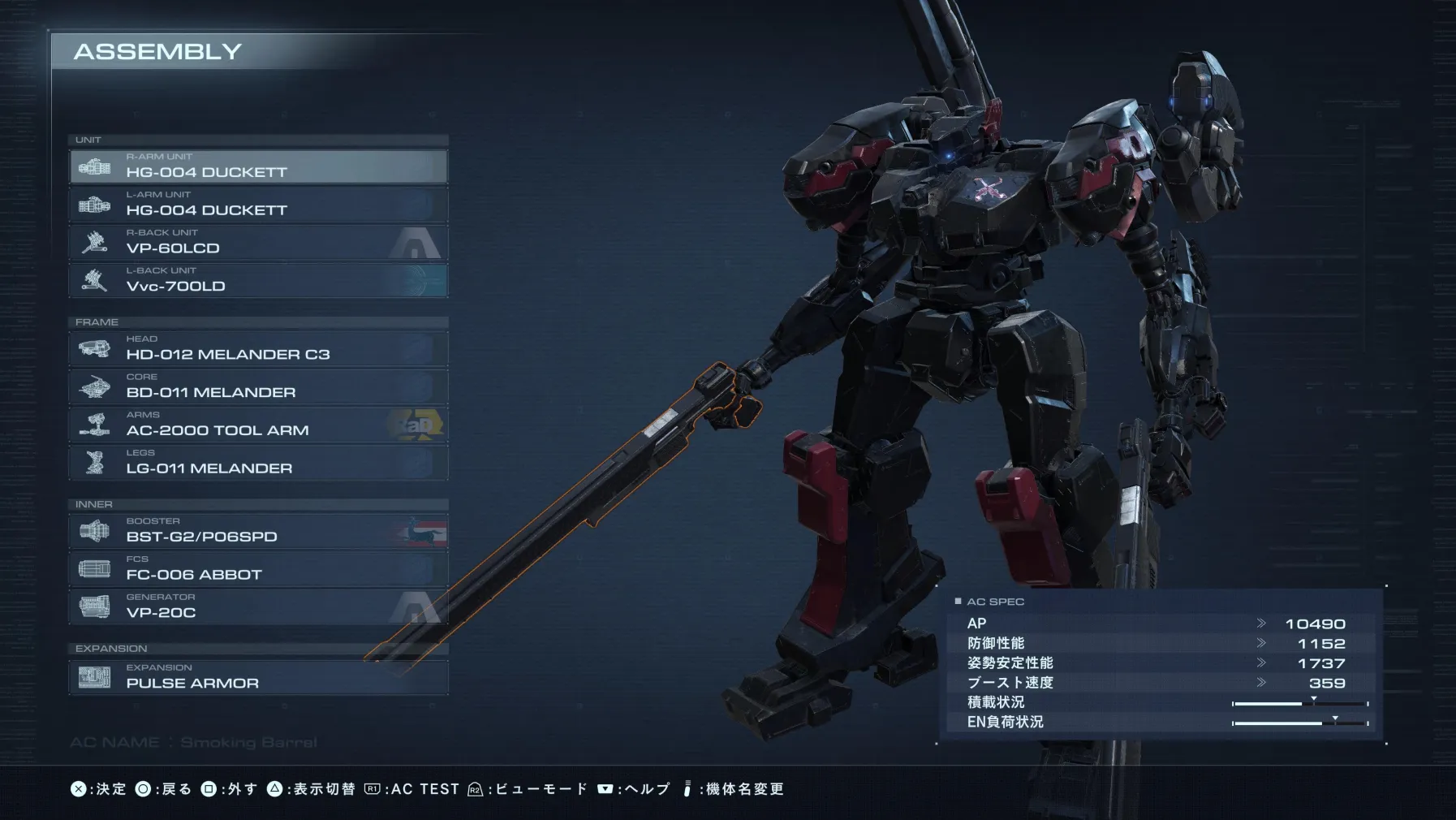This screenshot has height=820, width=1456.
Task: Open the FCS FC-006 ABBOT slot
Action: point(258,570)
